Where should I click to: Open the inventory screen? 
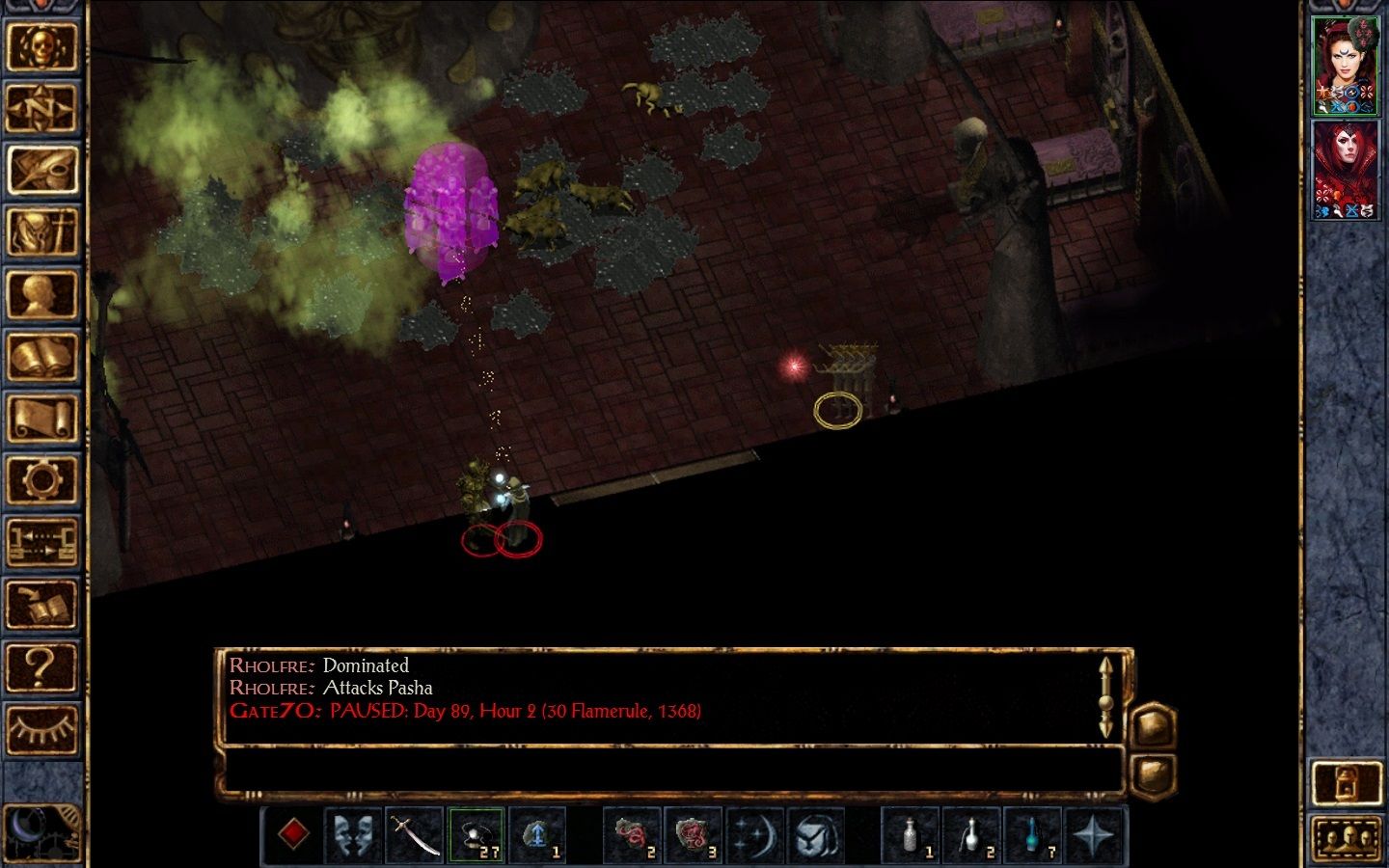coord(43,231)
